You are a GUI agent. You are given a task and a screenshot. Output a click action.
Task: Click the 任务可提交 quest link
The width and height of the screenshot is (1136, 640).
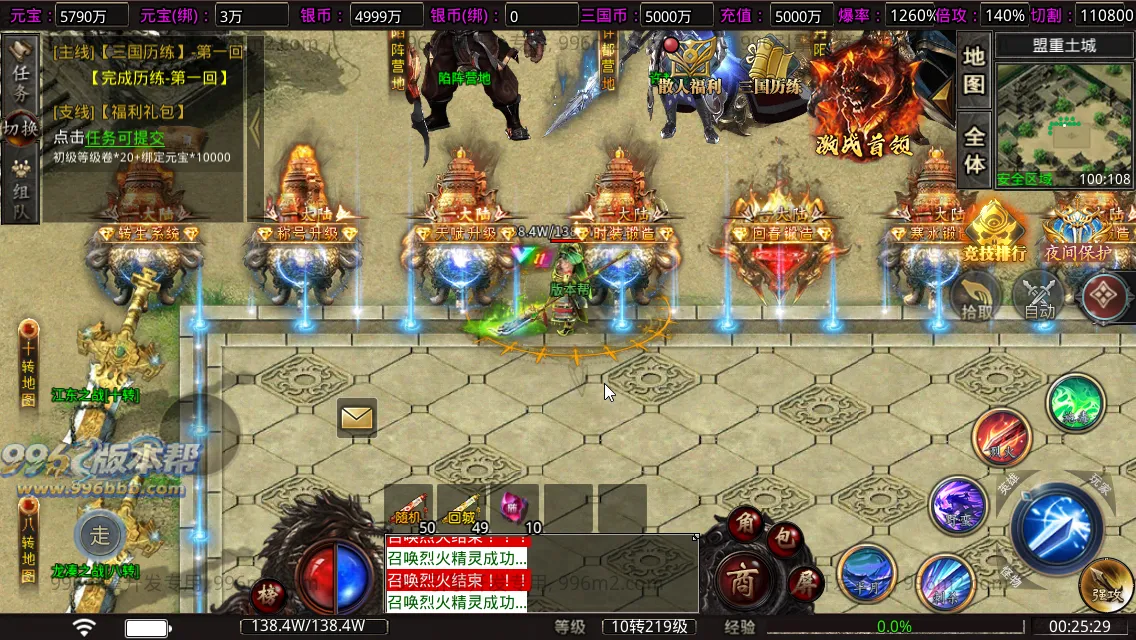[125, 139]
